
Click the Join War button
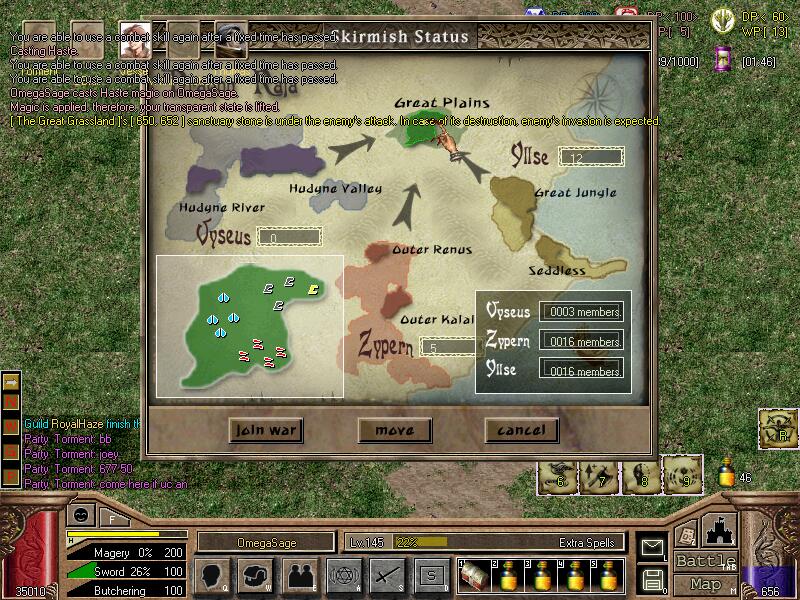tap(265, 430)
